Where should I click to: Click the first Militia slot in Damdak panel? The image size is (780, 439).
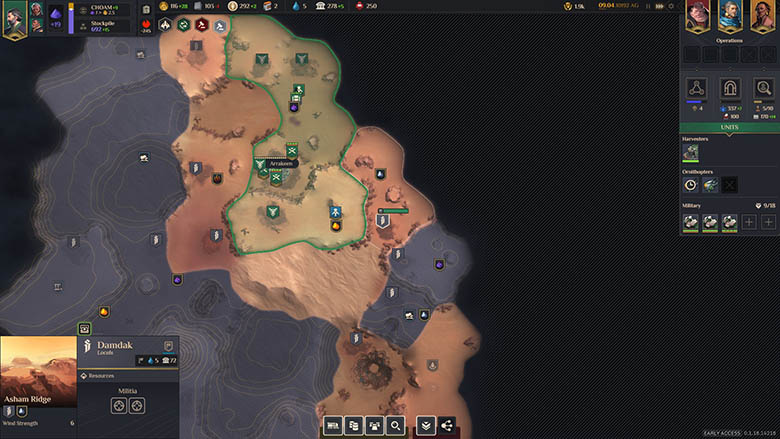[119, 405]
